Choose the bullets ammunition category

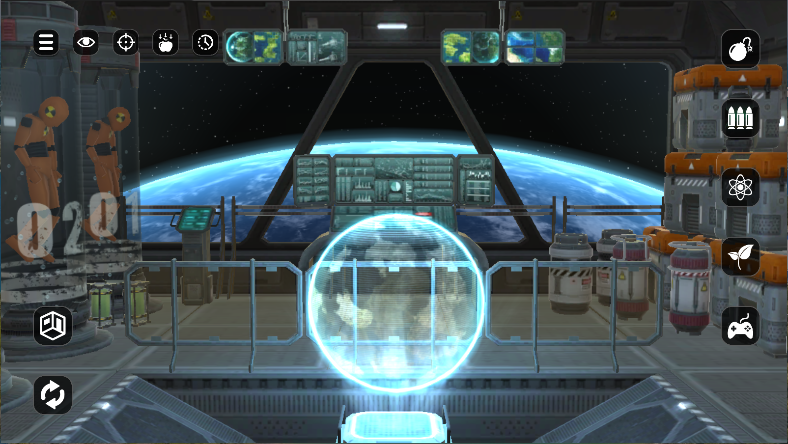point(740,118)
